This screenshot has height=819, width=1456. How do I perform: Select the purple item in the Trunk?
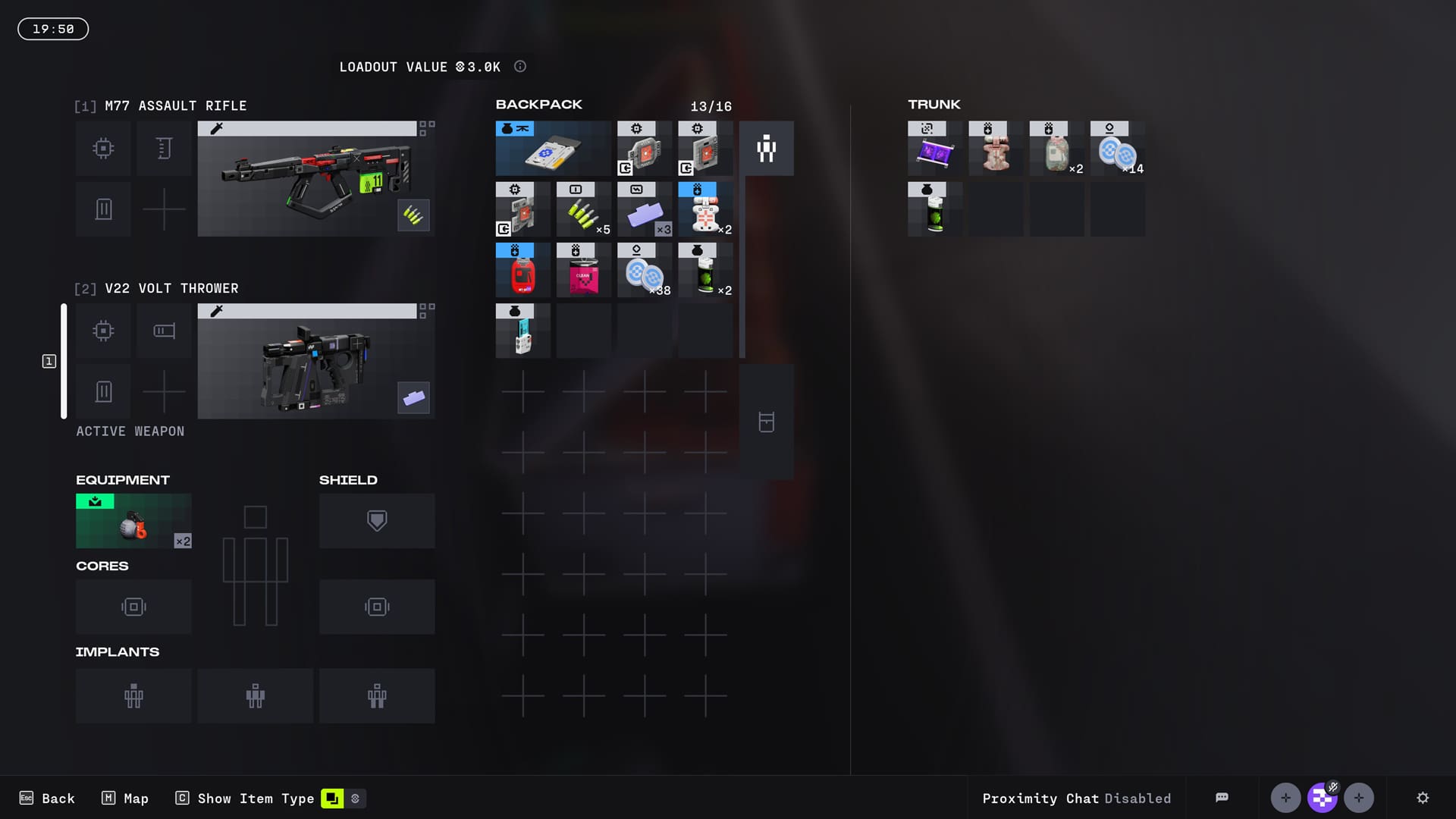click(x=935, y=149)
